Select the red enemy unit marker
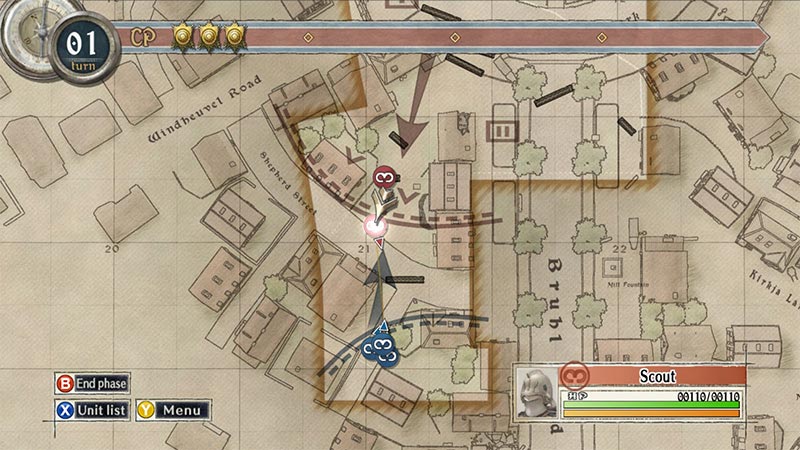Image resolution: width=800 pixels, height=450 pixels. tap(382, 178)
